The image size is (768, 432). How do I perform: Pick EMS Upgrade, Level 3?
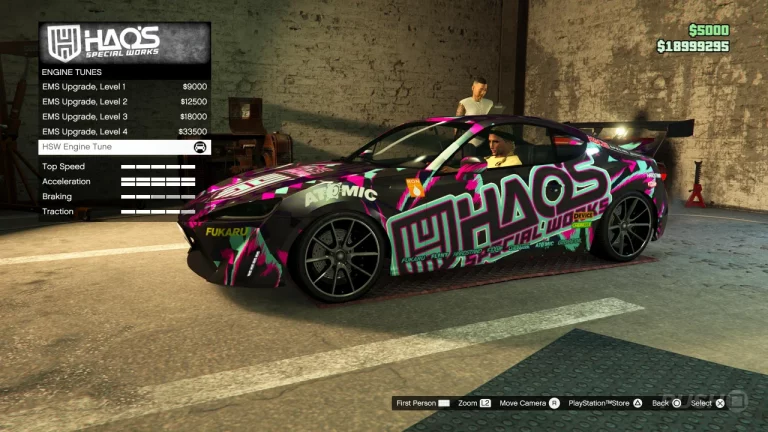point(124,117)
